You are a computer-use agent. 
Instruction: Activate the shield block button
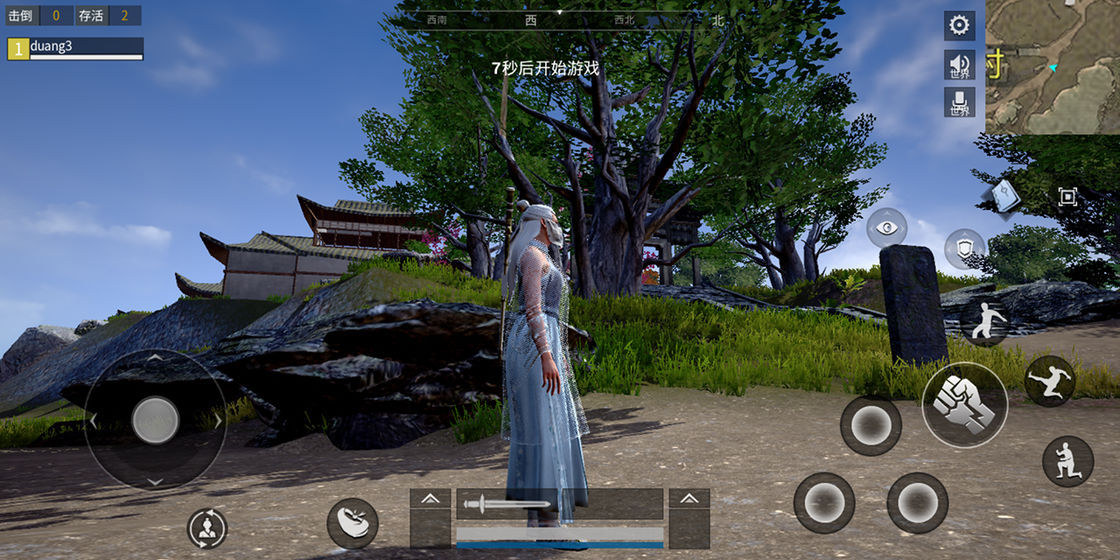[964, 247]
